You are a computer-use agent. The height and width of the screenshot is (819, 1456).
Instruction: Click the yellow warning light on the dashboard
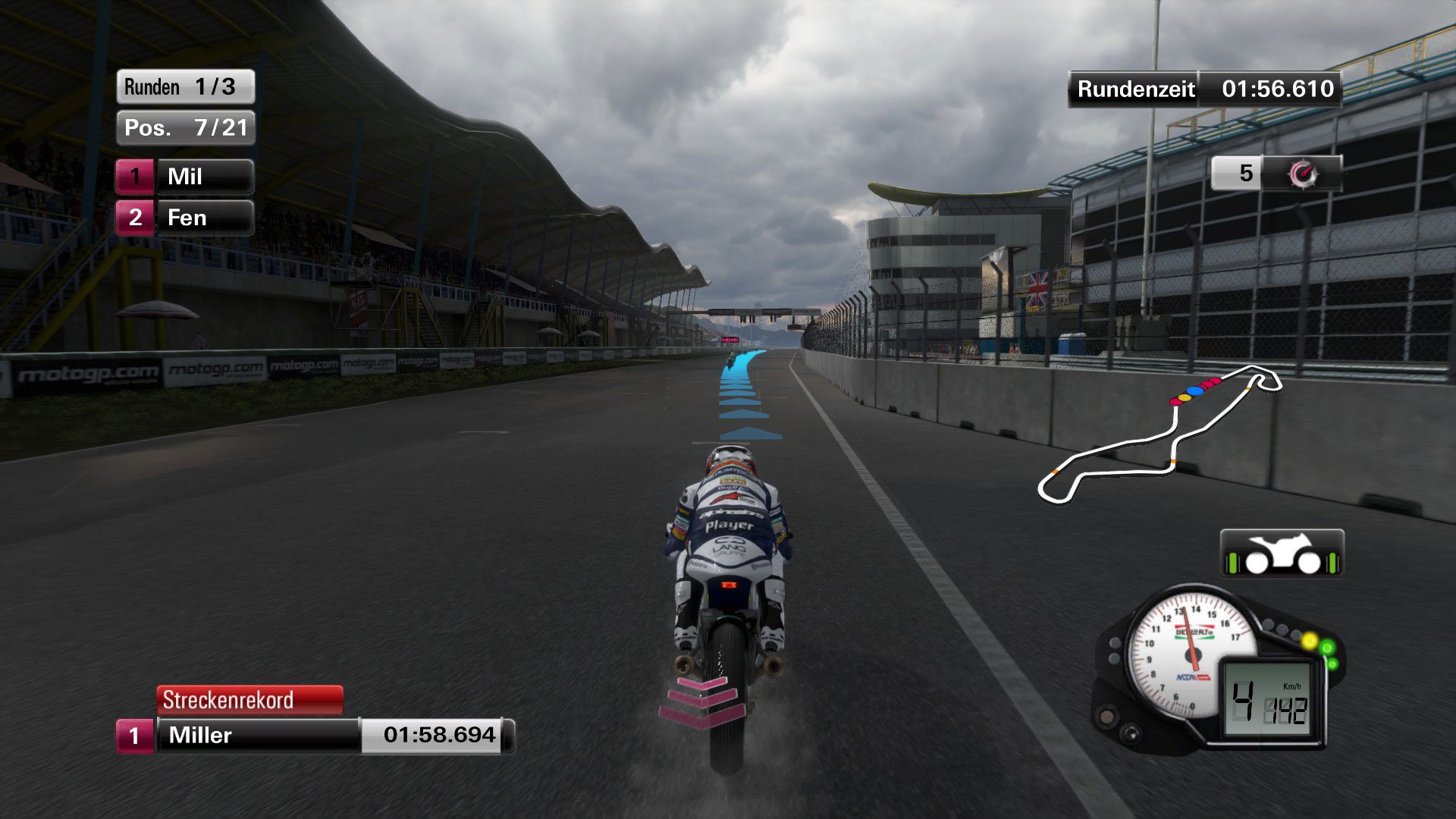1310,641
